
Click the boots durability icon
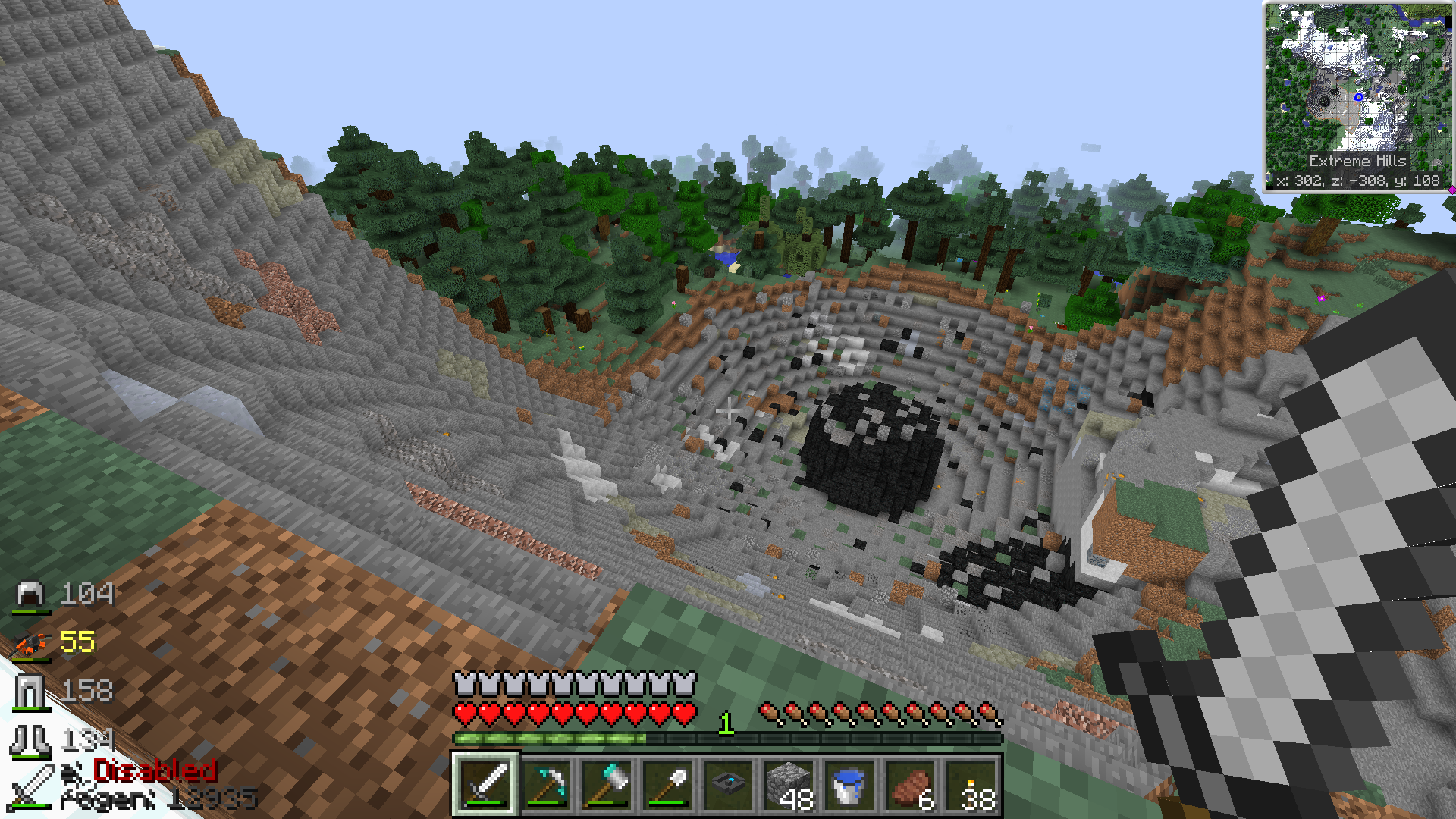click(x=30, y=740)
